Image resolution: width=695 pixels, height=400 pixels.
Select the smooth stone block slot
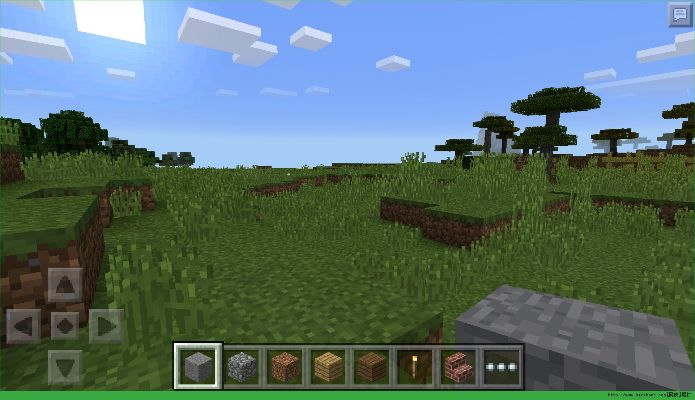pos(197,366)
